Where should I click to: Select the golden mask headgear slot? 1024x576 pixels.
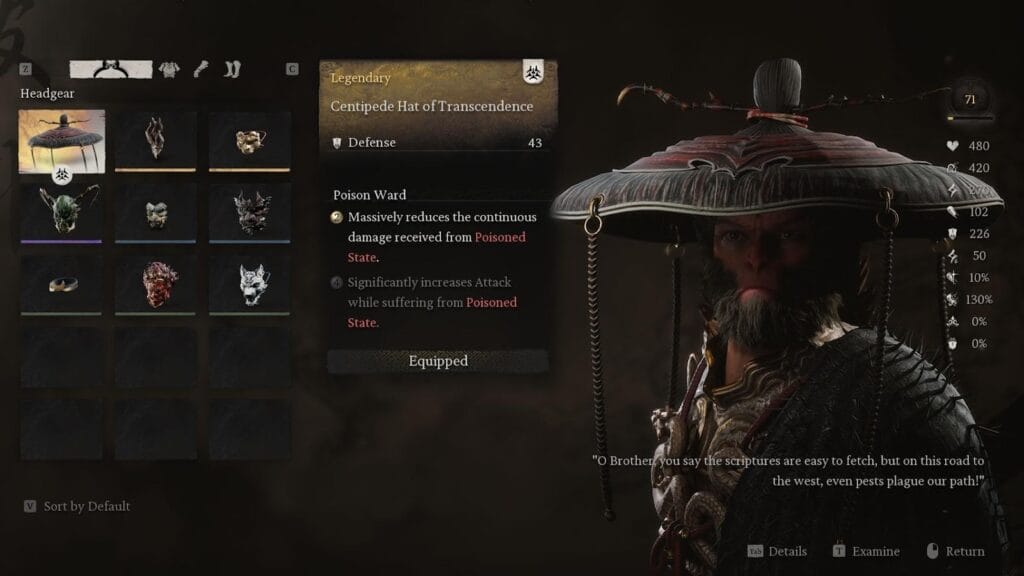[x=250, y=139]
